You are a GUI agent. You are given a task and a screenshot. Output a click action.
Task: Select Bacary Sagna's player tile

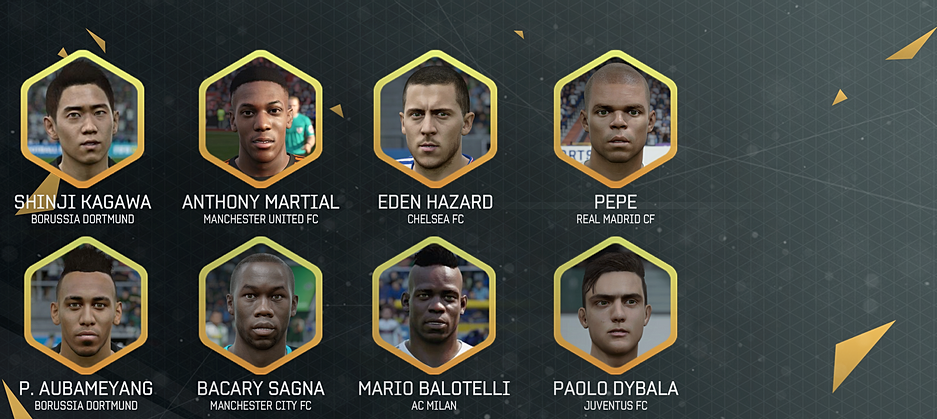[260, 303]
